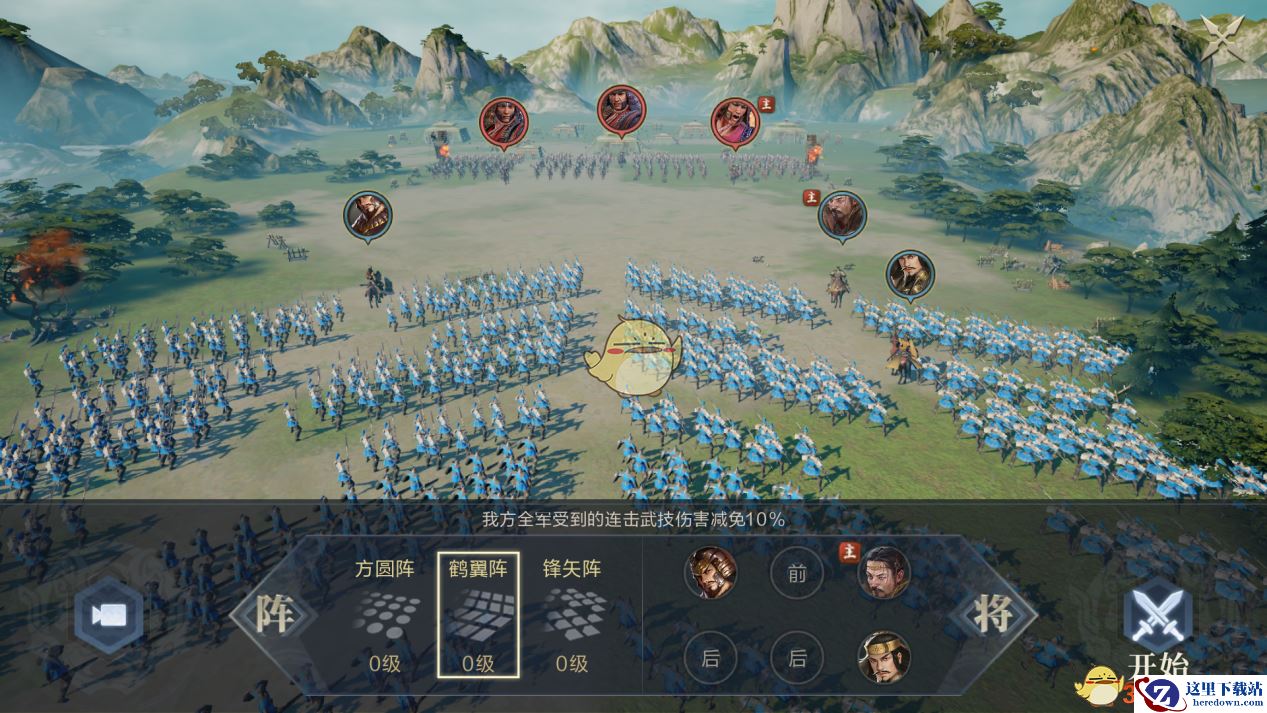1267x713 pixels.
Task: Pick the 锋矢阵 formation
Action: (572, 614)
